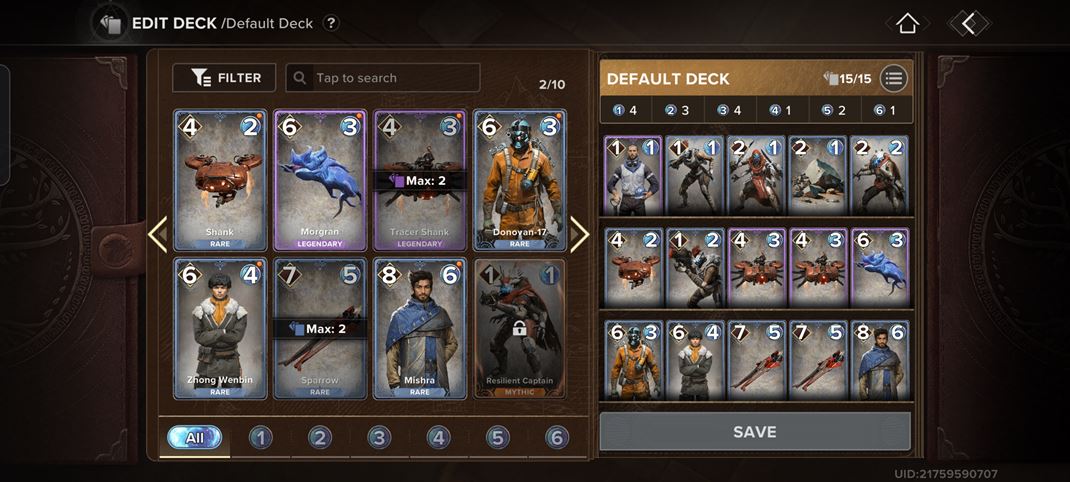Show the next page of cards
1070x482 pixels.
[580, 234]
